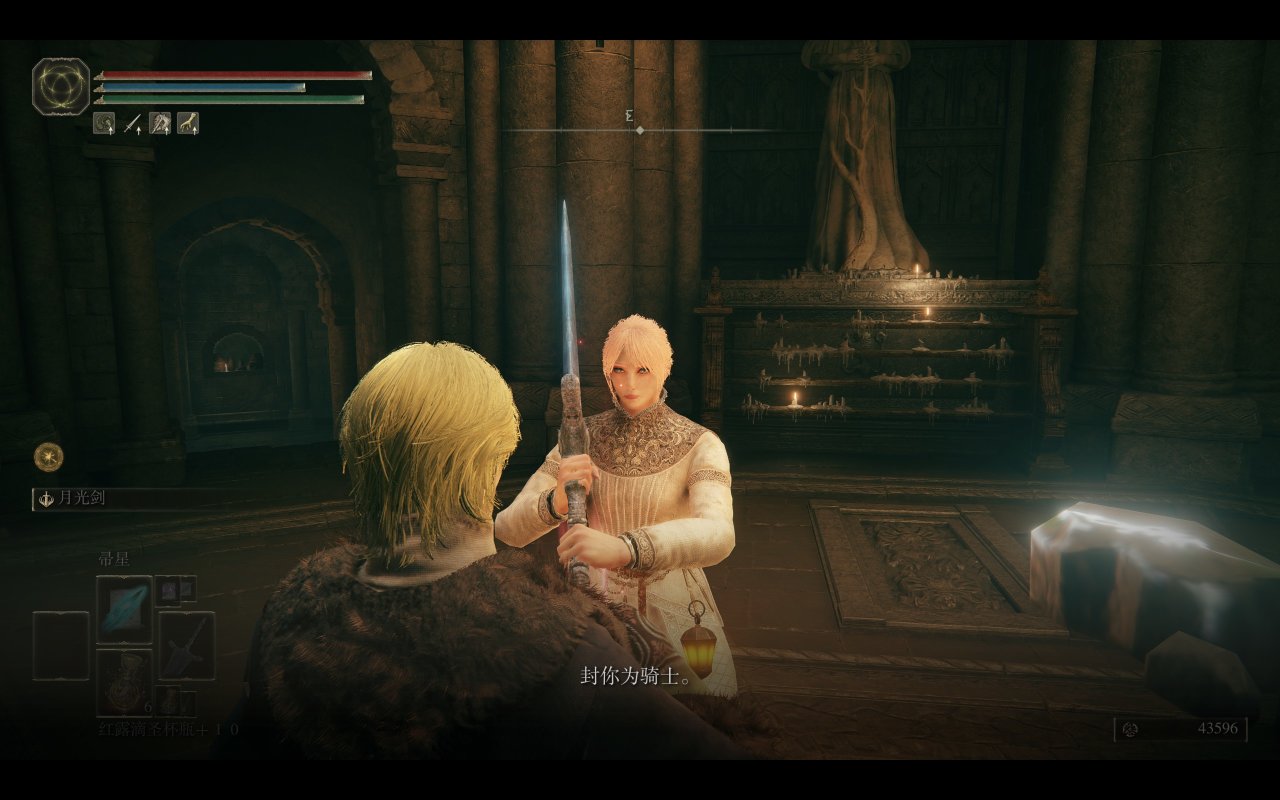Select the swirl status buff icon
This screenshot has height=800, width=1280.
[x=104, y=123]
